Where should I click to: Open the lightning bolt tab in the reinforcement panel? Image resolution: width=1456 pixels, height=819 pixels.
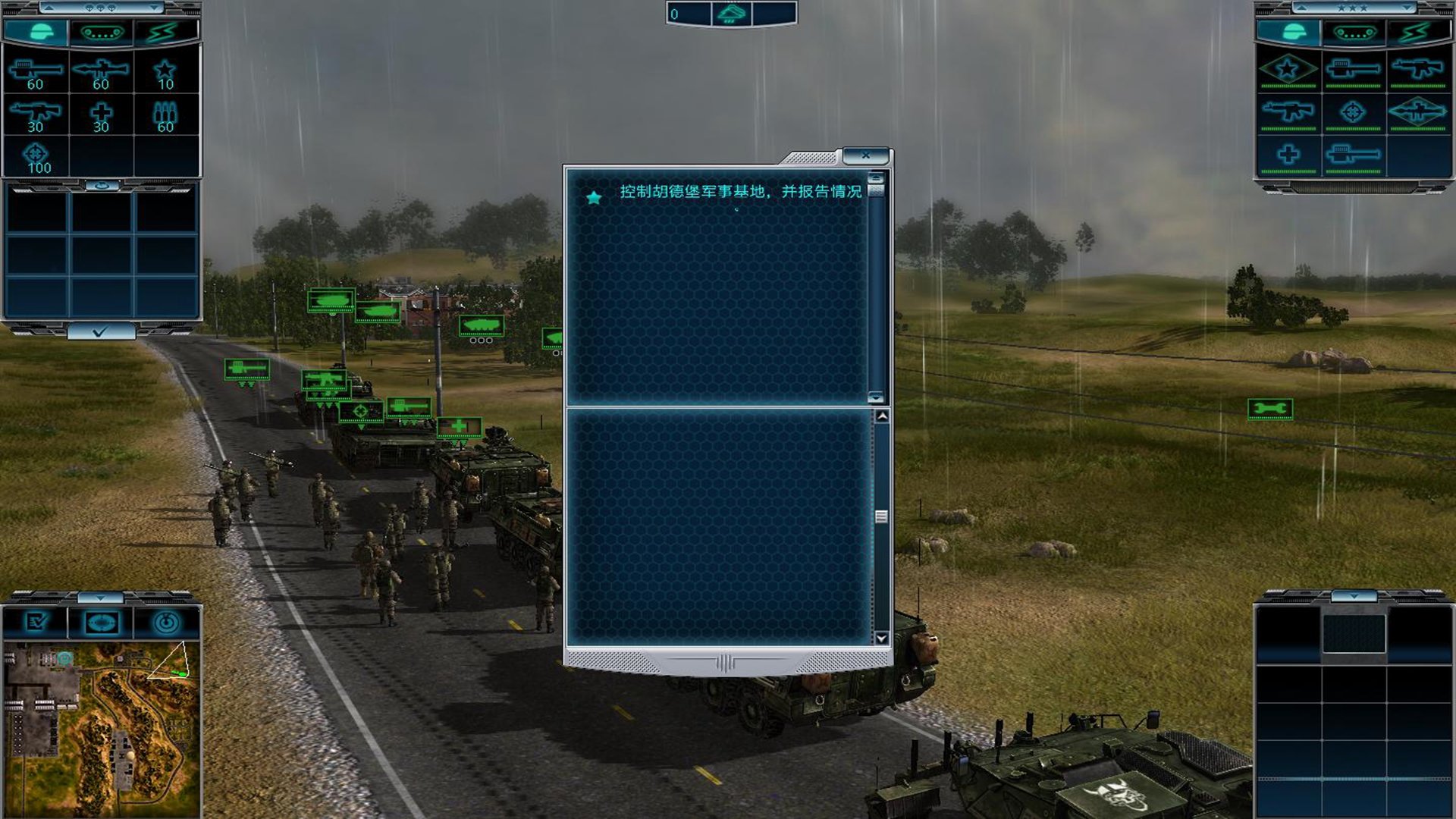(x=165, y=33)
